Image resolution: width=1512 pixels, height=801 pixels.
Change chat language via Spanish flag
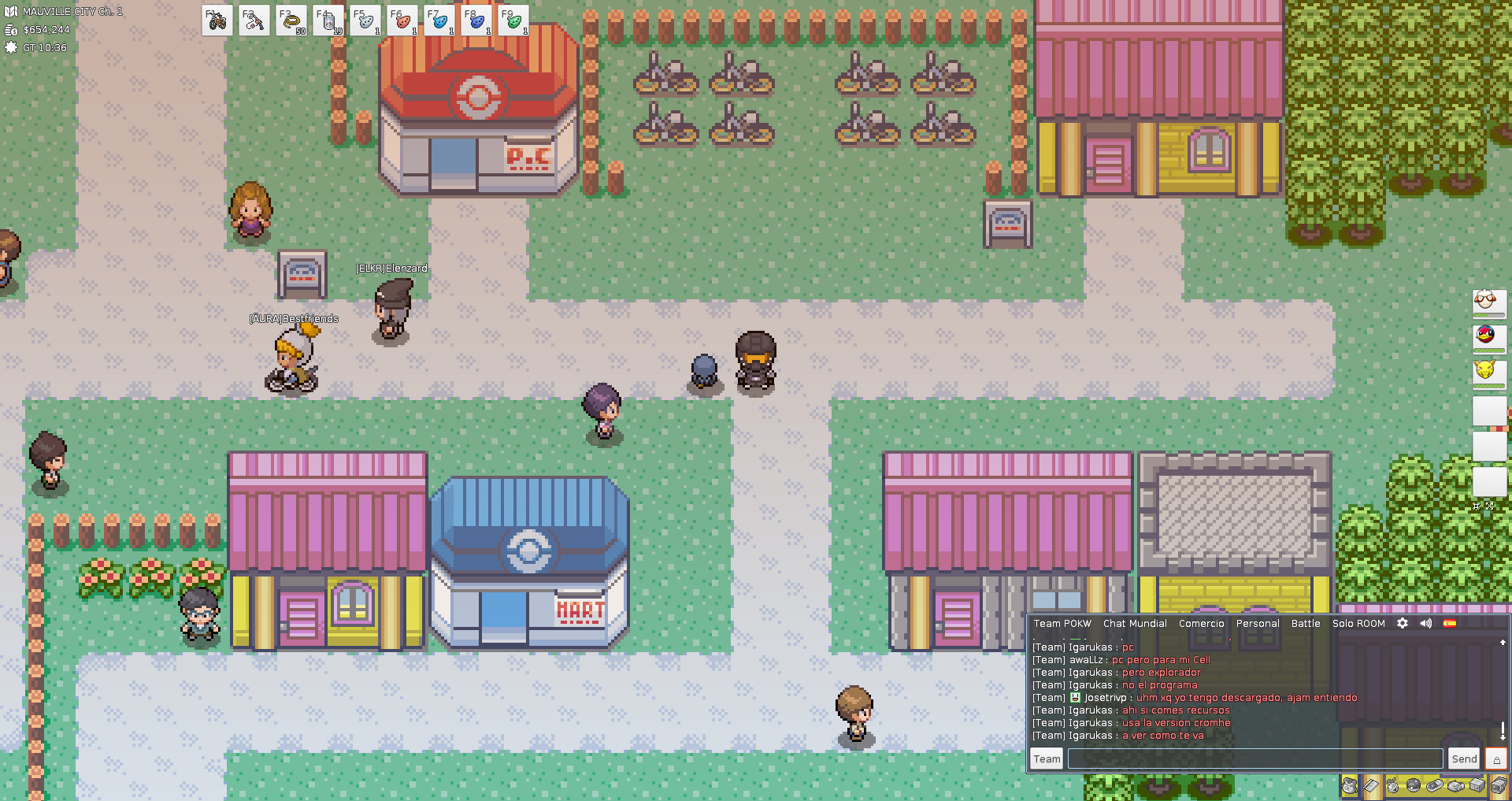point(1450,624)
